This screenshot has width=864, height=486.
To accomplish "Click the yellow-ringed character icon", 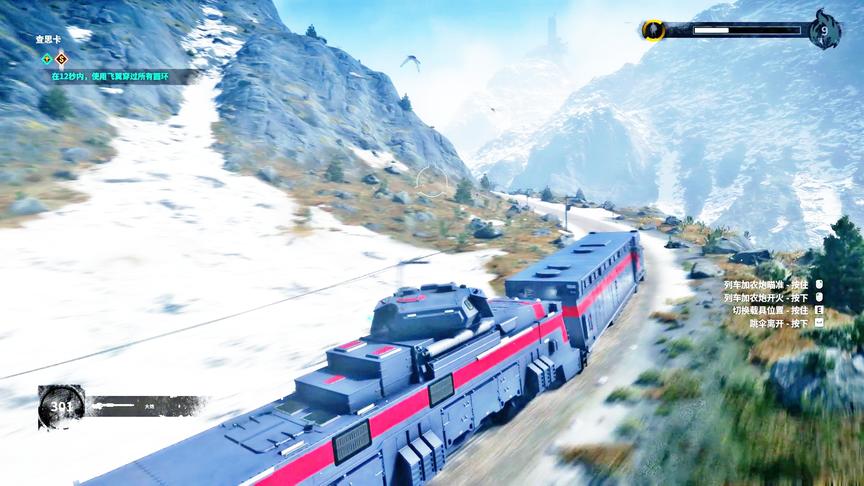I will point(653,30).
